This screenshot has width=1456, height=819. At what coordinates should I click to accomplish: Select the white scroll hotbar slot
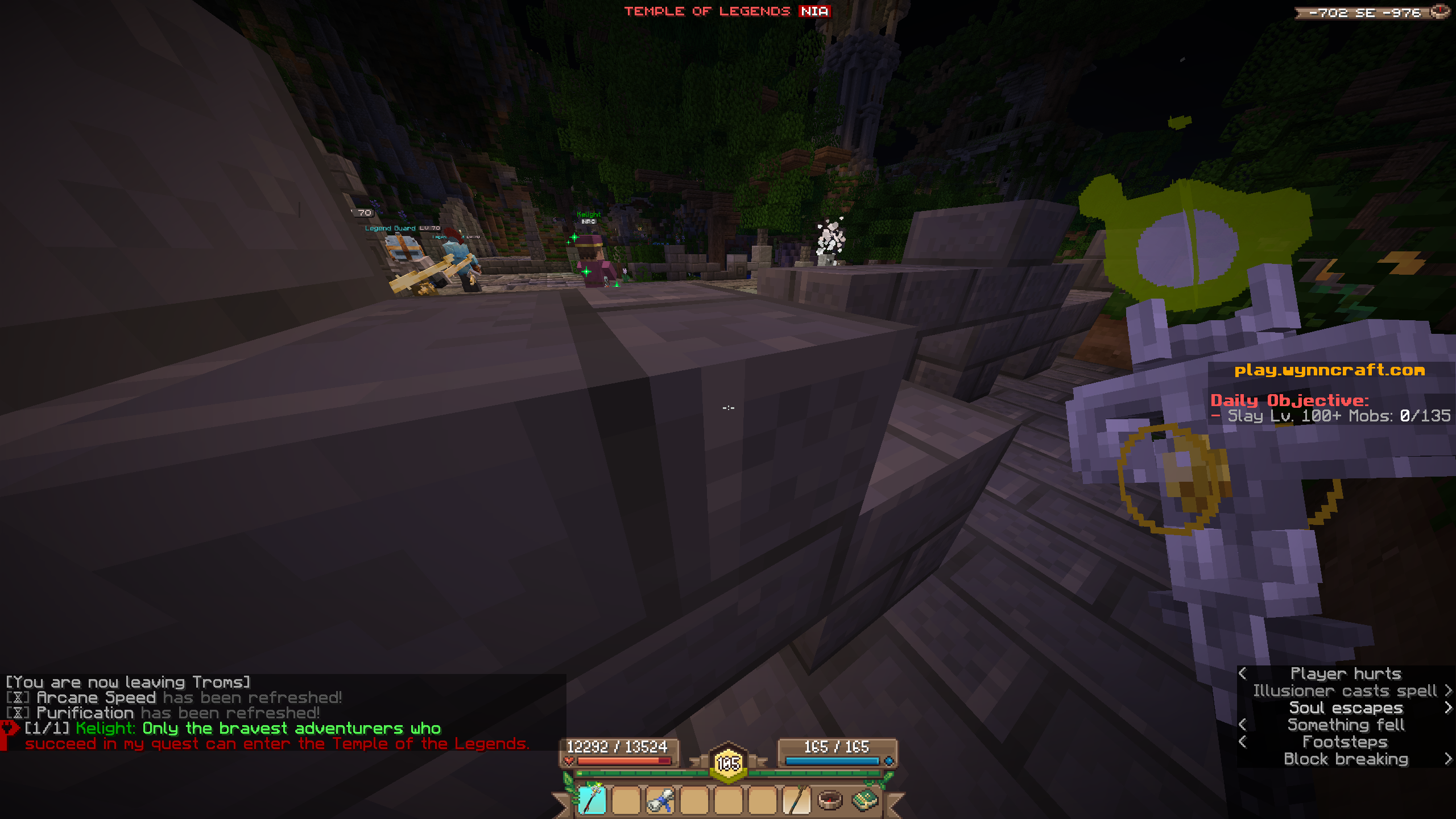click(660, 800)
